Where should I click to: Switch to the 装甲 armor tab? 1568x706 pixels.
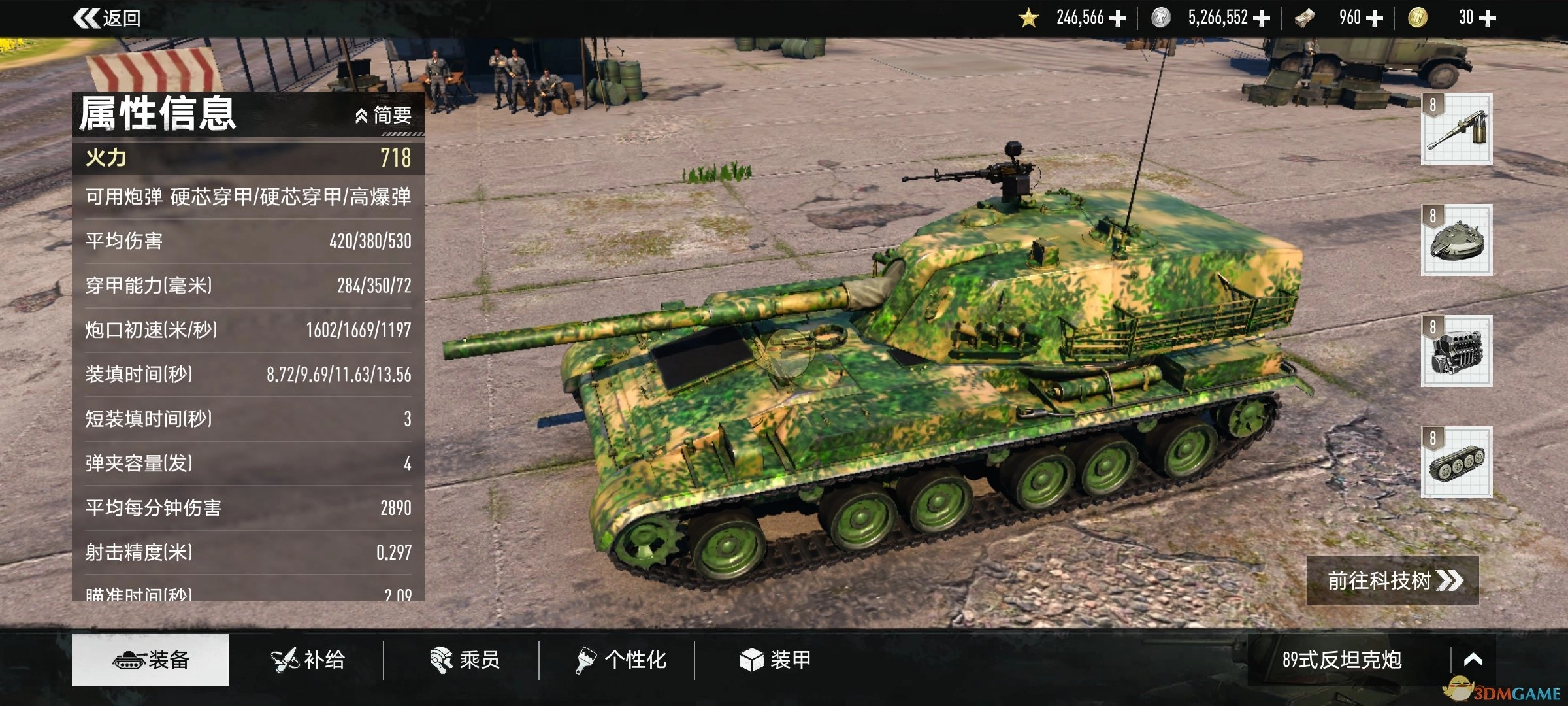776,660
